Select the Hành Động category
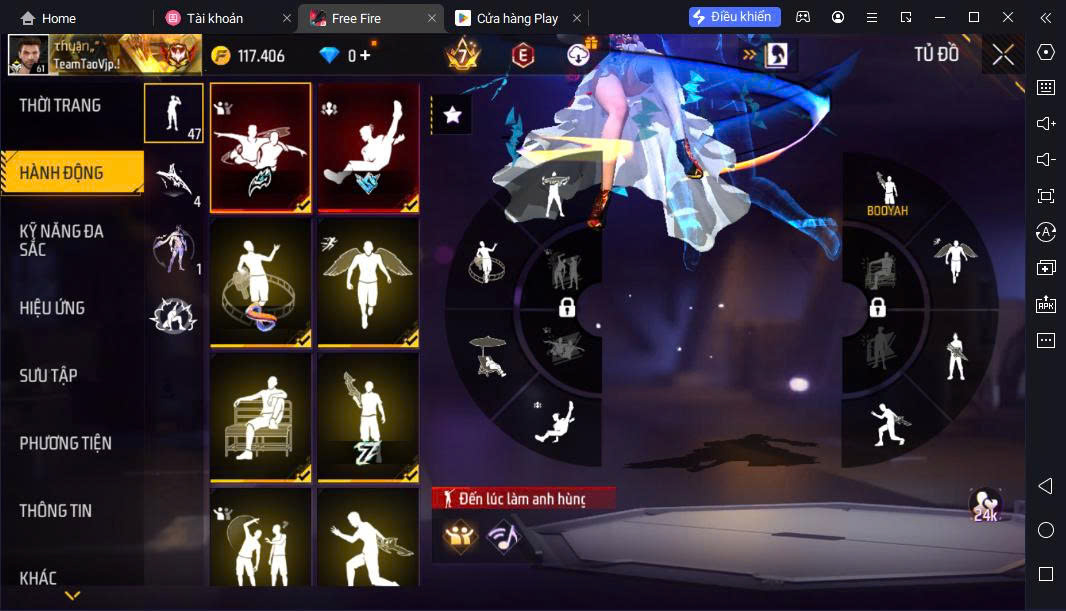This screenshot has height=611, width=1066. coord(62,173)
